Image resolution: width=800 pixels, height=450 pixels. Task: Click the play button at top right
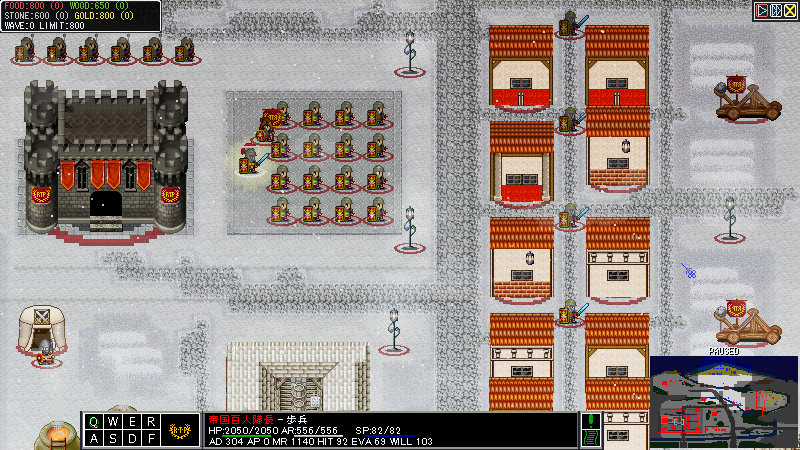pyautogui.click(x=762, y=10)
